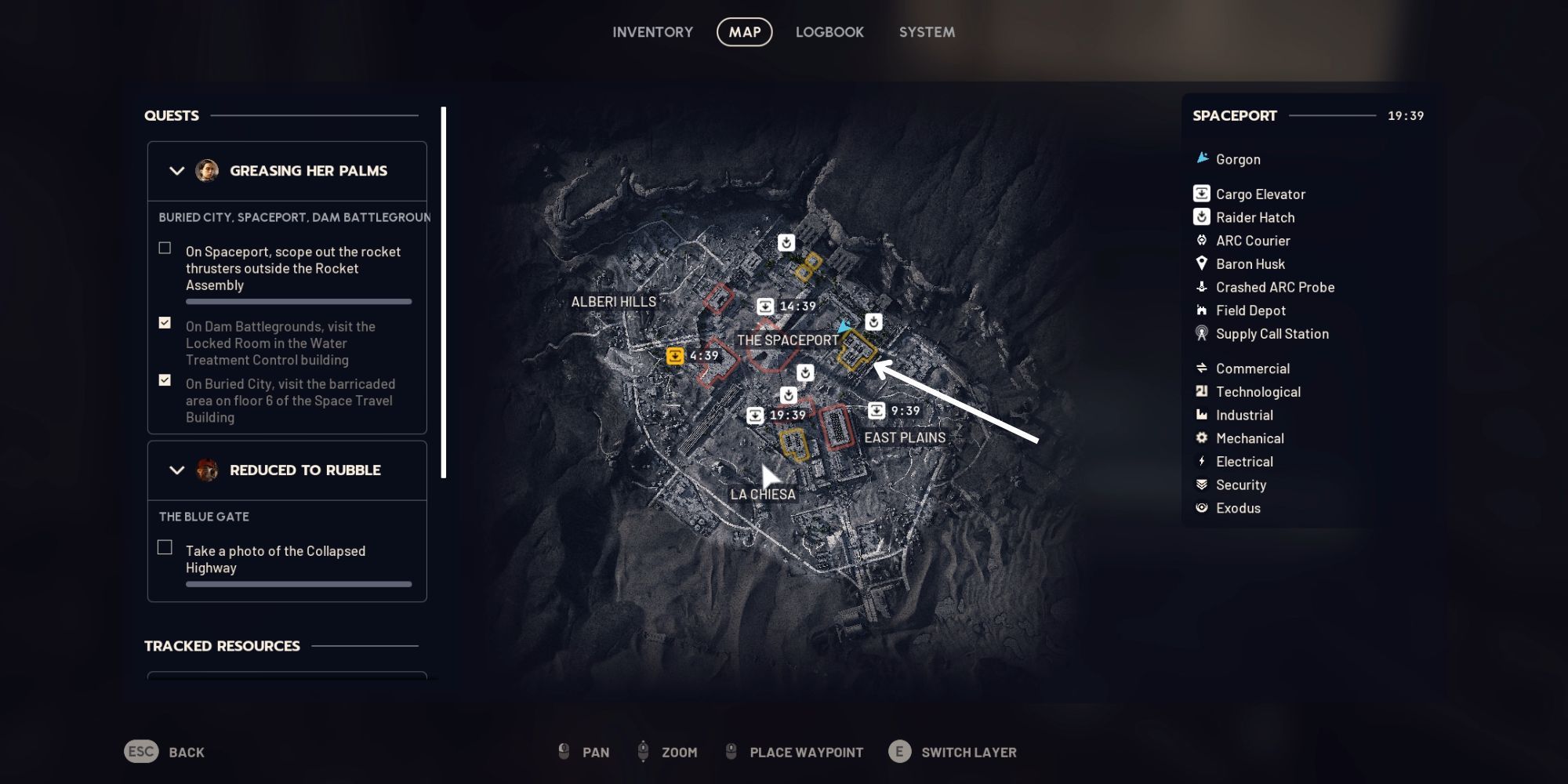The width and height of the screenshot is (1568, 784).
Task: Open the System tab
Action: [x=927, y=32]
